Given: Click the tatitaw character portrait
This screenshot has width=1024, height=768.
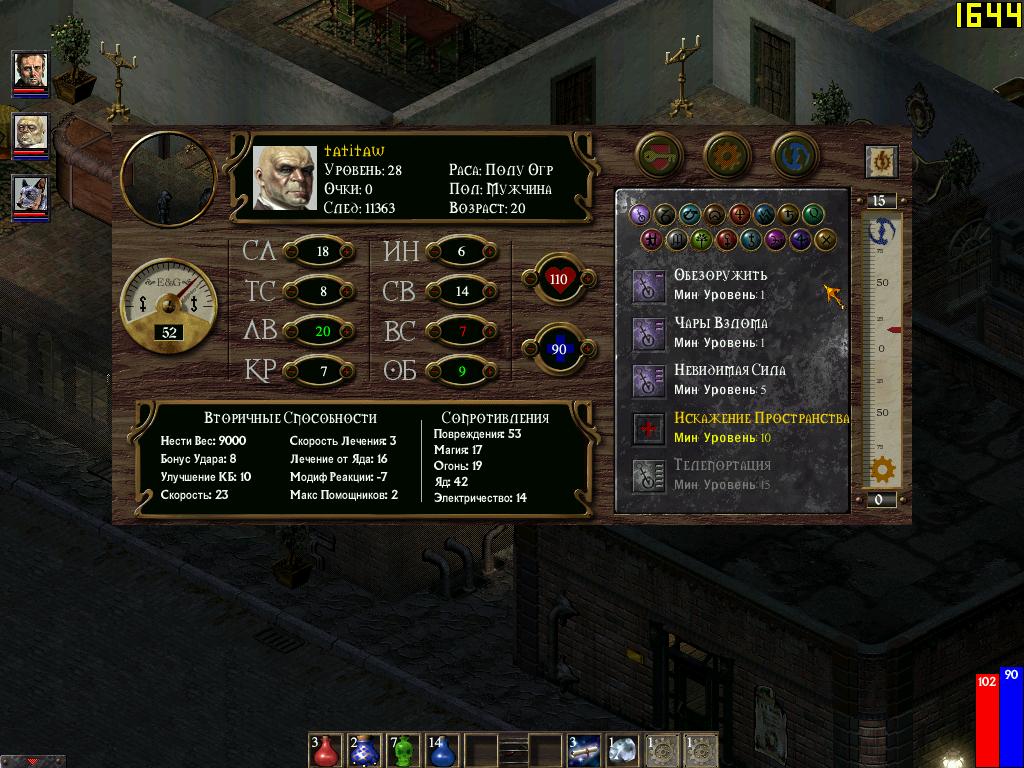Looking at the screenshot, I should coord(284,177).
